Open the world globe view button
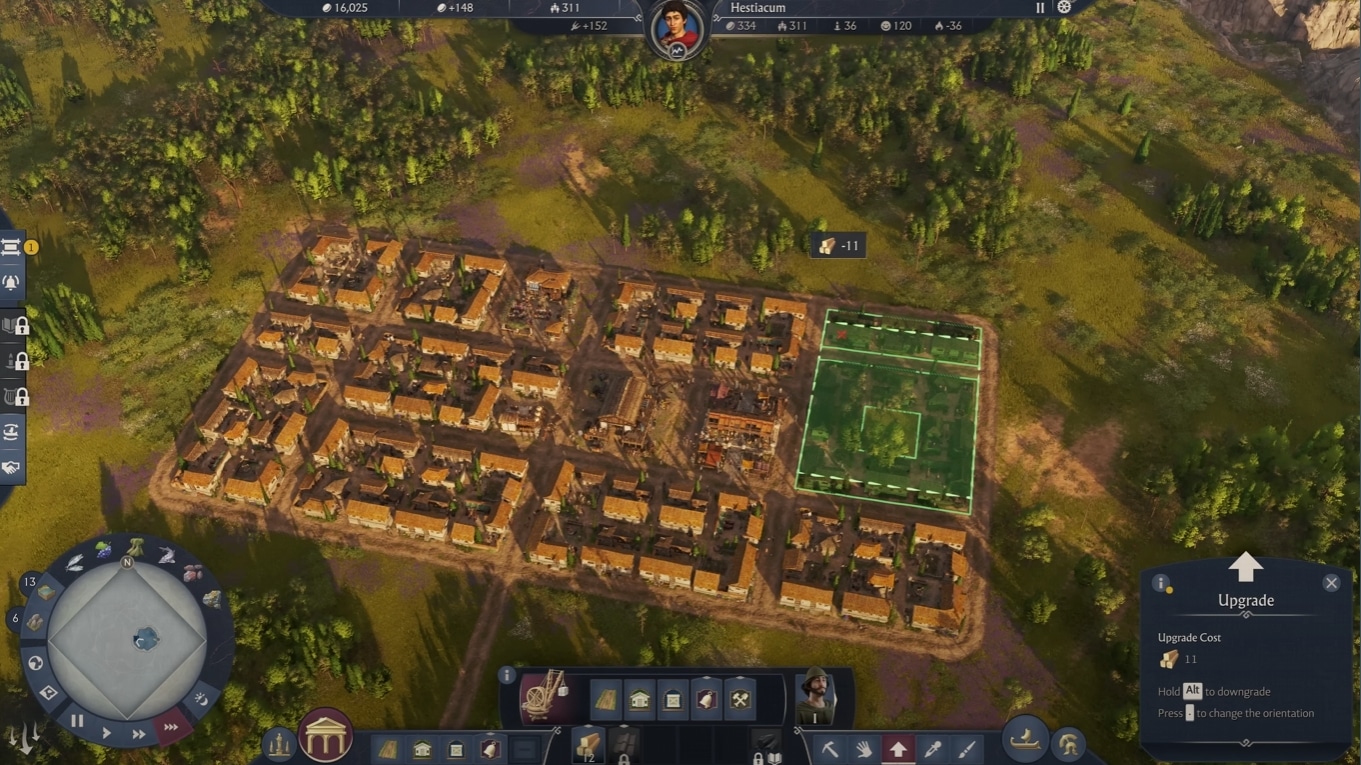Screen dimensions: 1361x765 pos(36,663)
